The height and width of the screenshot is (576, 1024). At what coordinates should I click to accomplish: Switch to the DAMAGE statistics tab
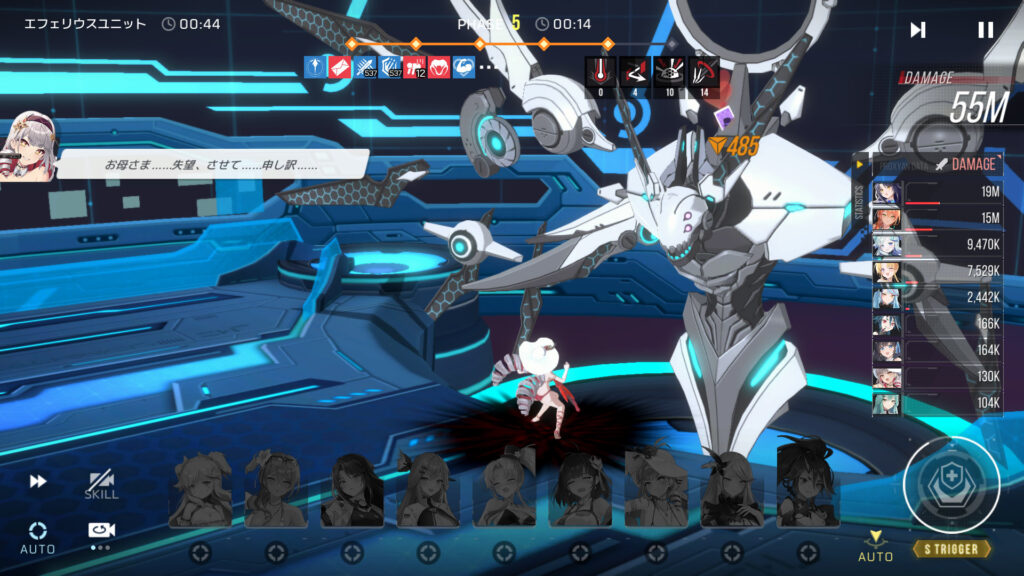(967, 164)
